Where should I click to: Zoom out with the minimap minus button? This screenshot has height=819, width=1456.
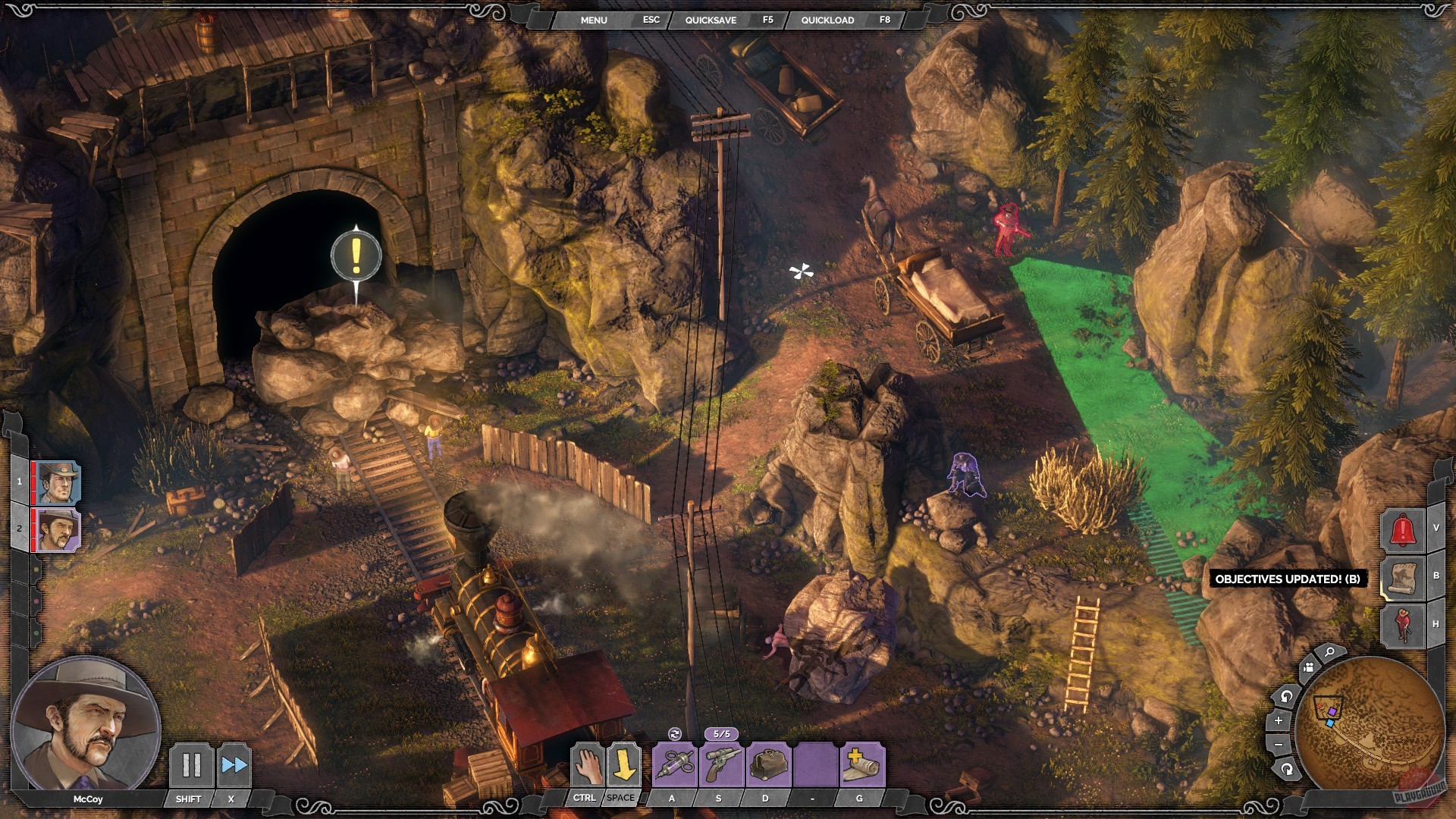click(1279, 745)
